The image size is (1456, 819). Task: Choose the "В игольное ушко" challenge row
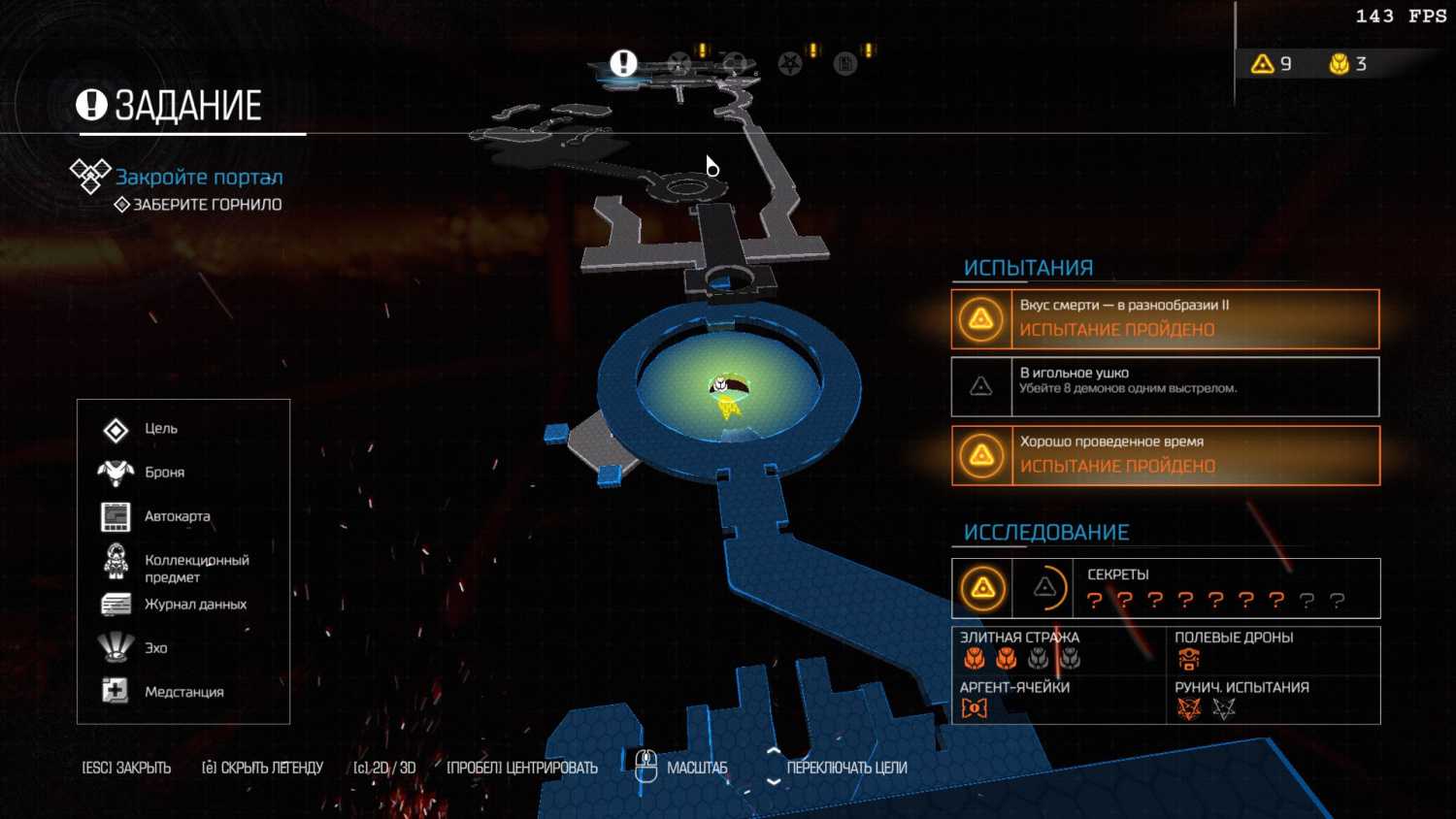pyautogui.click(x=1165, y=386)
